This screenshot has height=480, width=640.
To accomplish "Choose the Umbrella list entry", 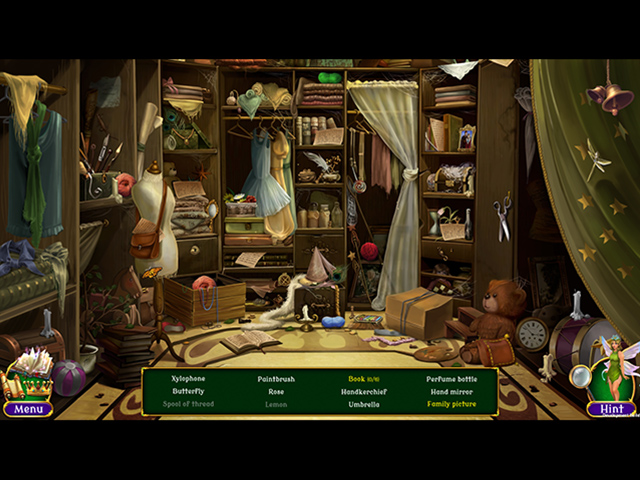I will pos(362,405).
